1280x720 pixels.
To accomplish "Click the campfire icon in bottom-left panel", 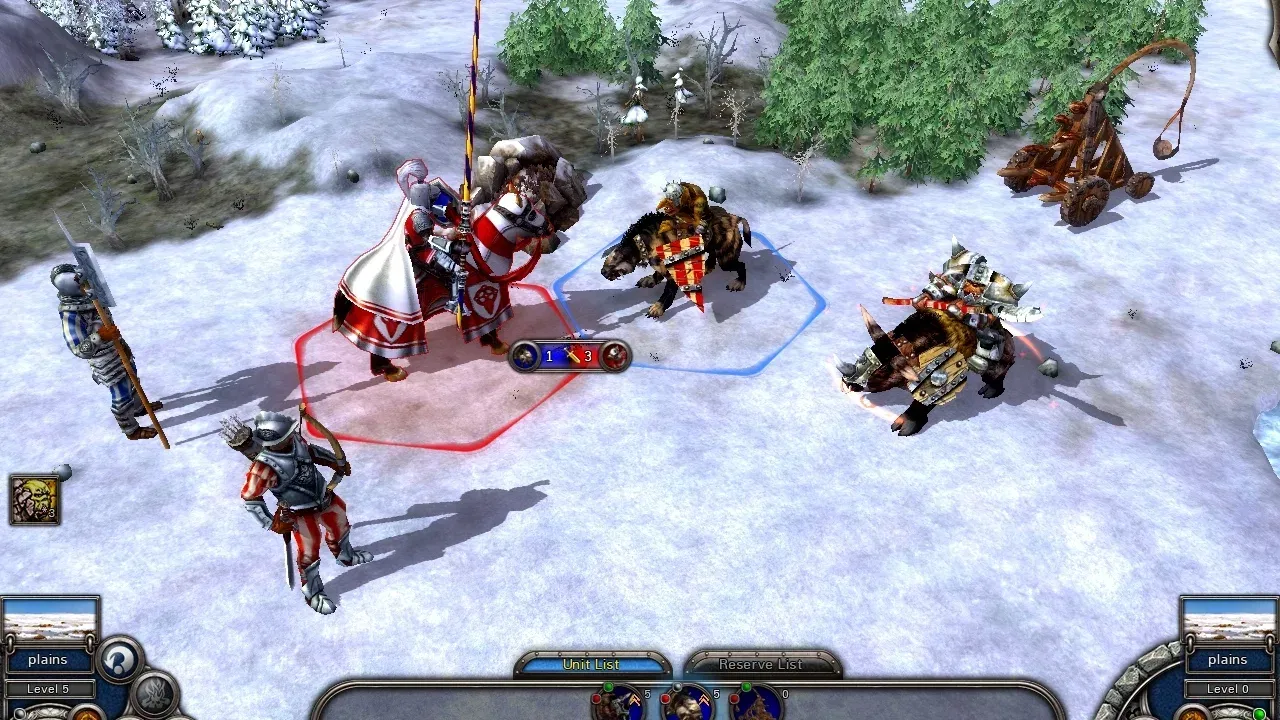I will pyautogui.click(x=156, y=692).
